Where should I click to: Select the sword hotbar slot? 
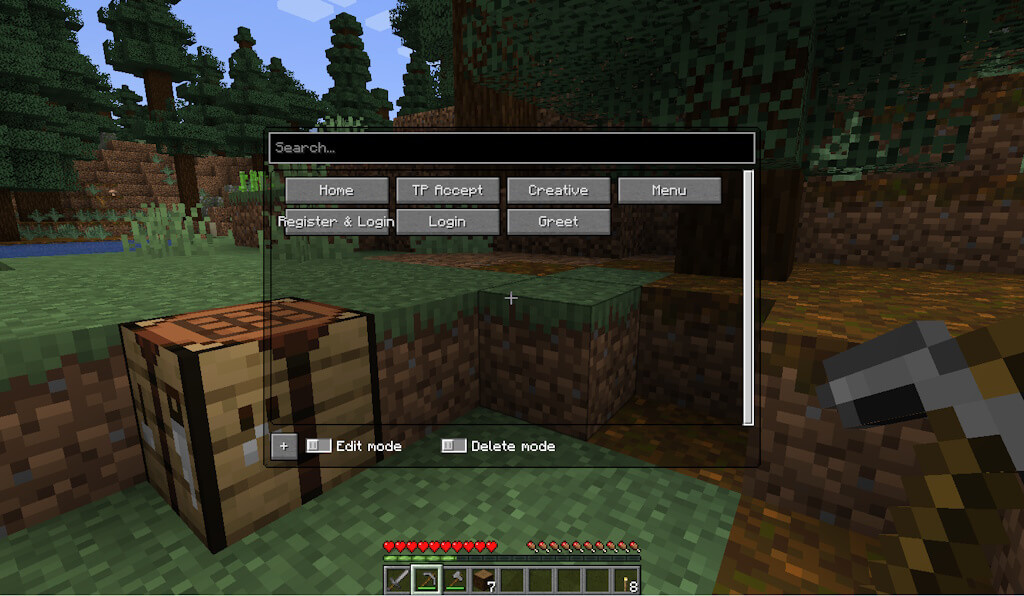pos(399,579)
